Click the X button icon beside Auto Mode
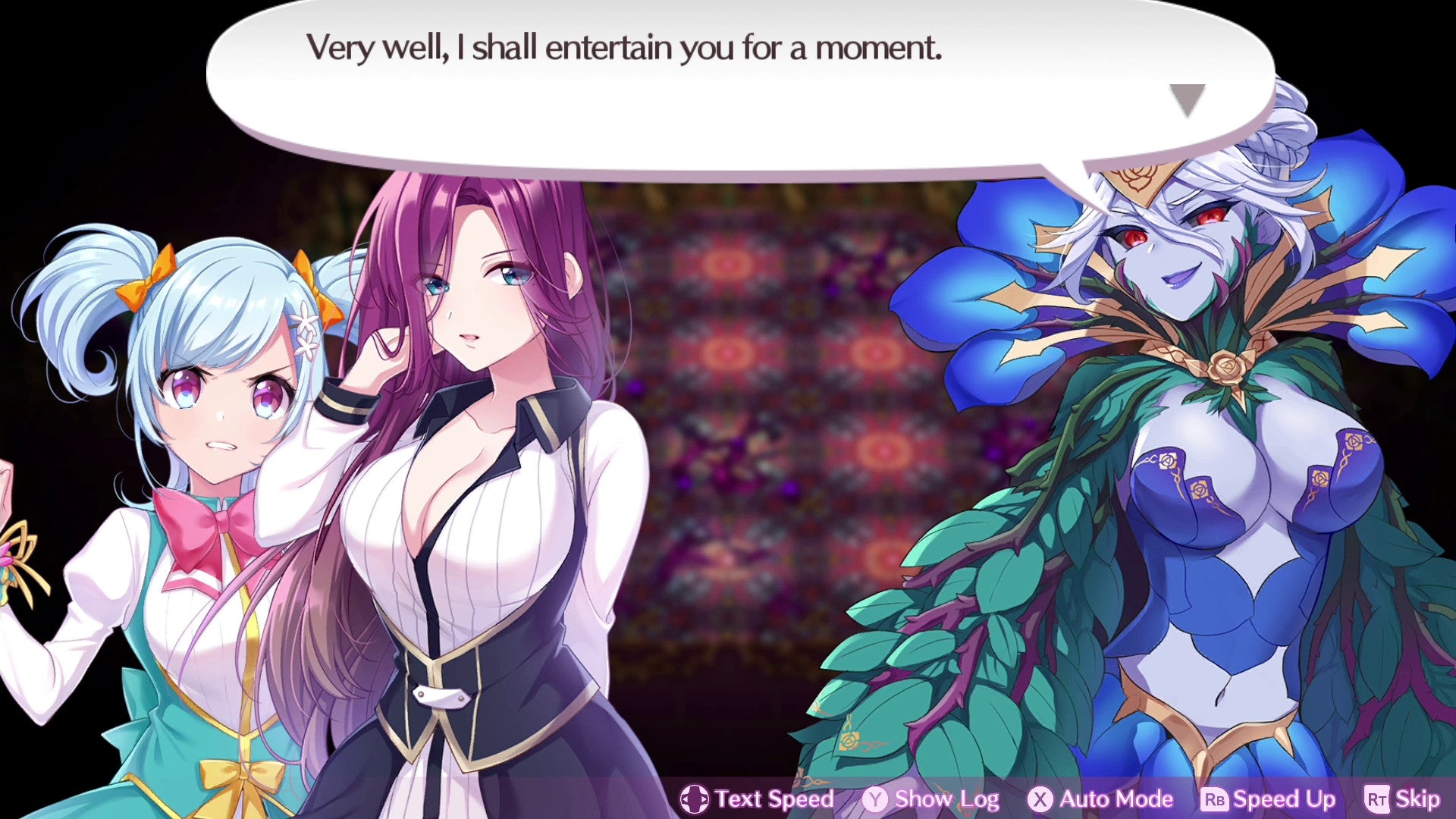The width and height of the screenshot is (1456, 819). click(1040, 799)
